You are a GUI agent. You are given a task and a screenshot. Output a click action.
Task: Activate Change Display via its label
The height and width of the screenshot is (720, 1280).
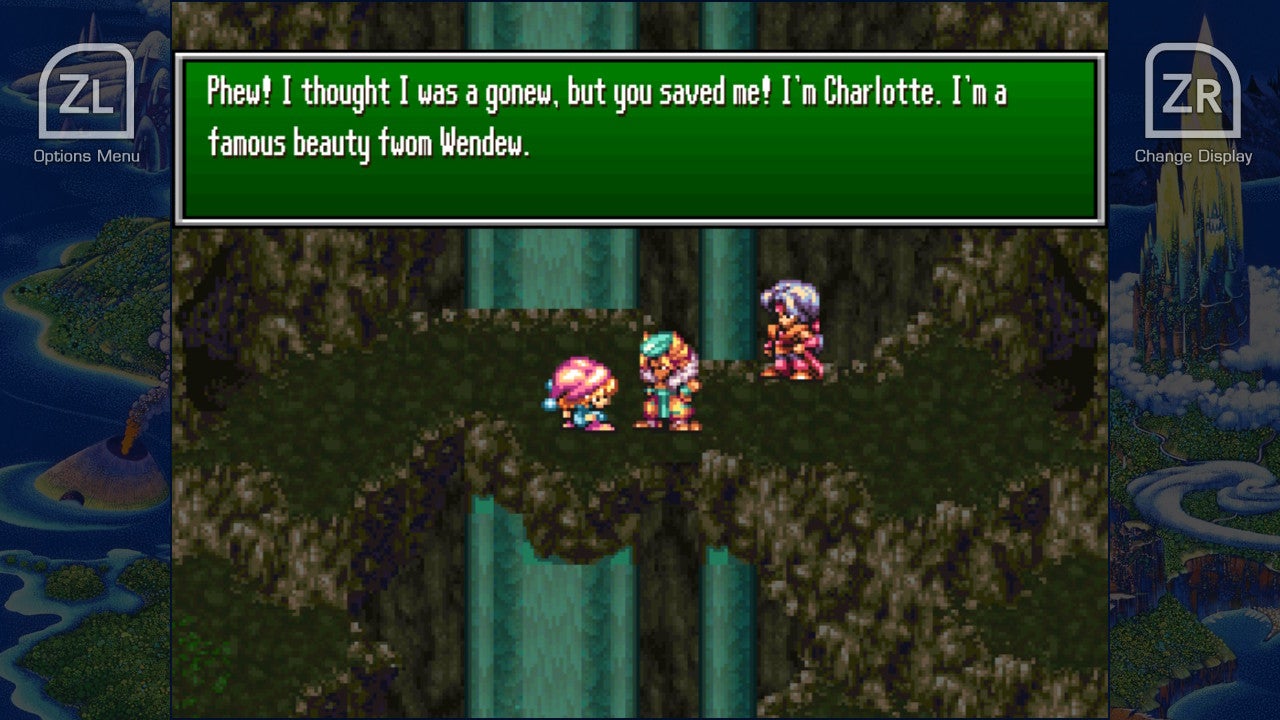pyautogui.click(x=1193, y=156)
